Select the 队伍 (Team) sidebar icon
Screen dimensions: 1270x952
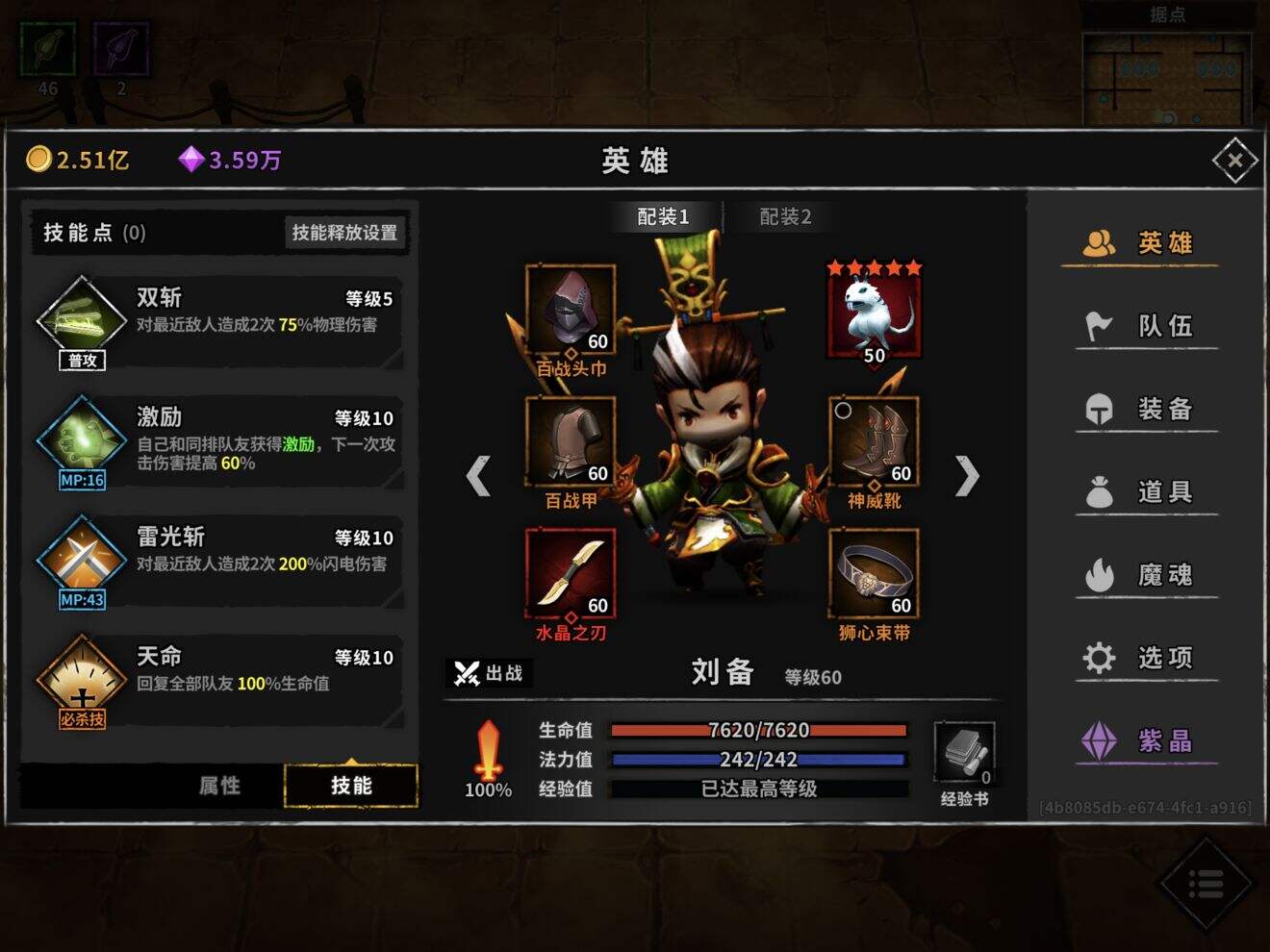tap(1145, 326)
